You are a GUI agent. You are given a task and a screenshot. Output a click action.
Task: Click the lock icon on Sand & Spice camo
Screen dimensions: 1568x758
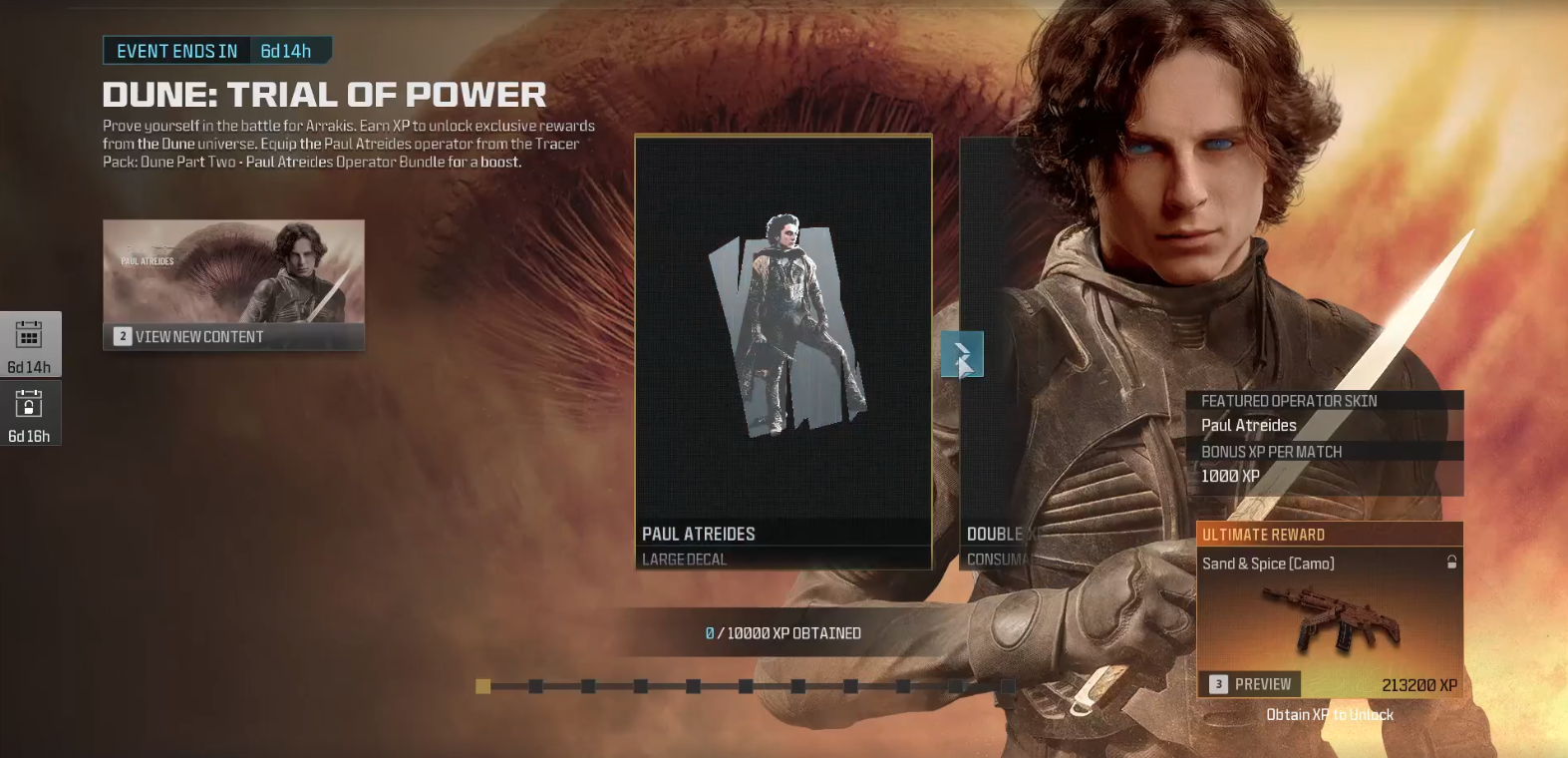(1450, 563)
